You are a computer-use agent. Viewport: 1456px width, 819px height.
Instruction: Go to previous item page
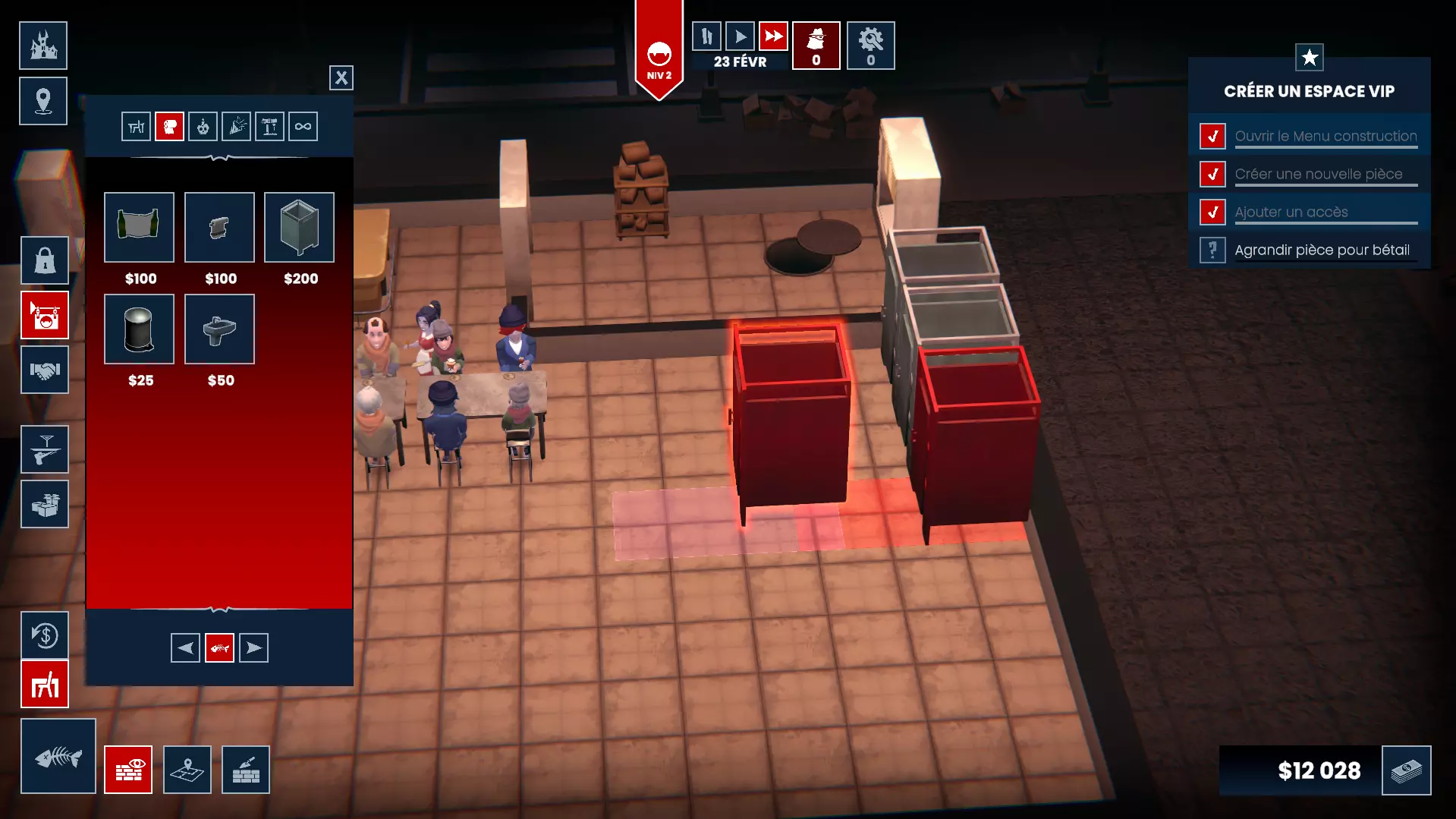[185, 648]
